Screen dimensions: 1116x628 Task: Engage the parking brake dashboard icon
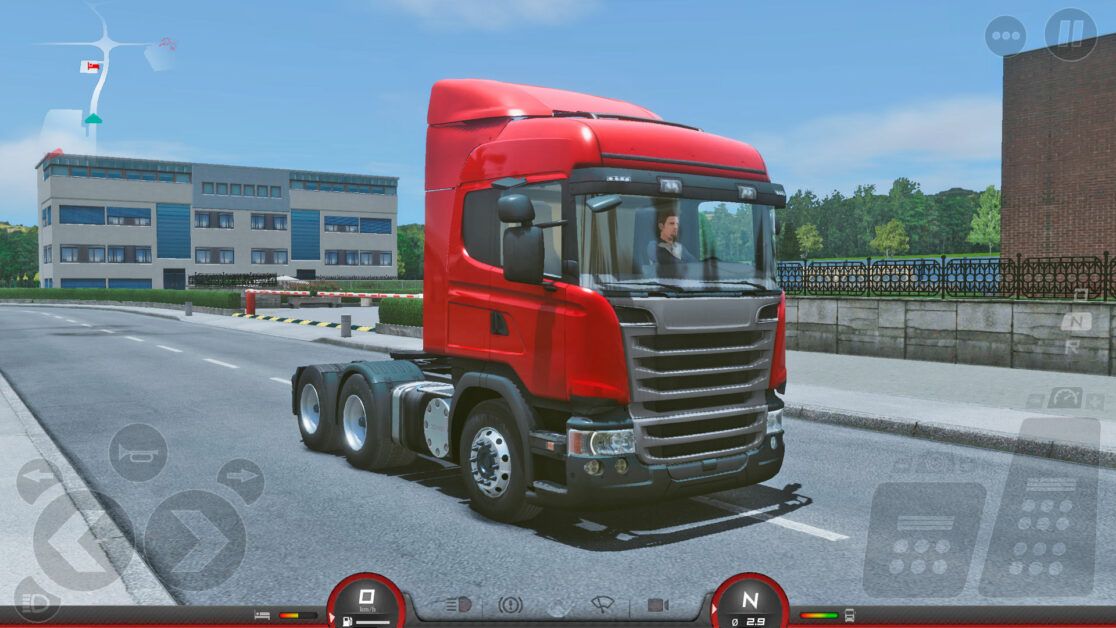(x=510, y=605)
